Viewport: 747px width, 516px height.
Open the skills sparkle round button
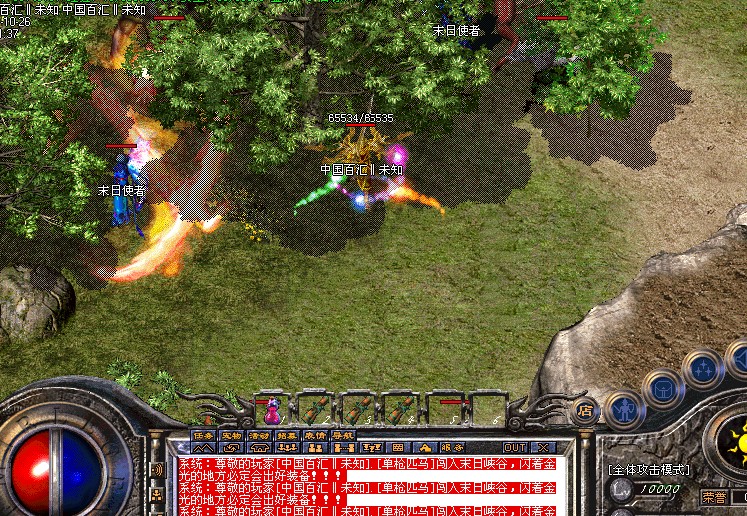click(x=703, y=368)
